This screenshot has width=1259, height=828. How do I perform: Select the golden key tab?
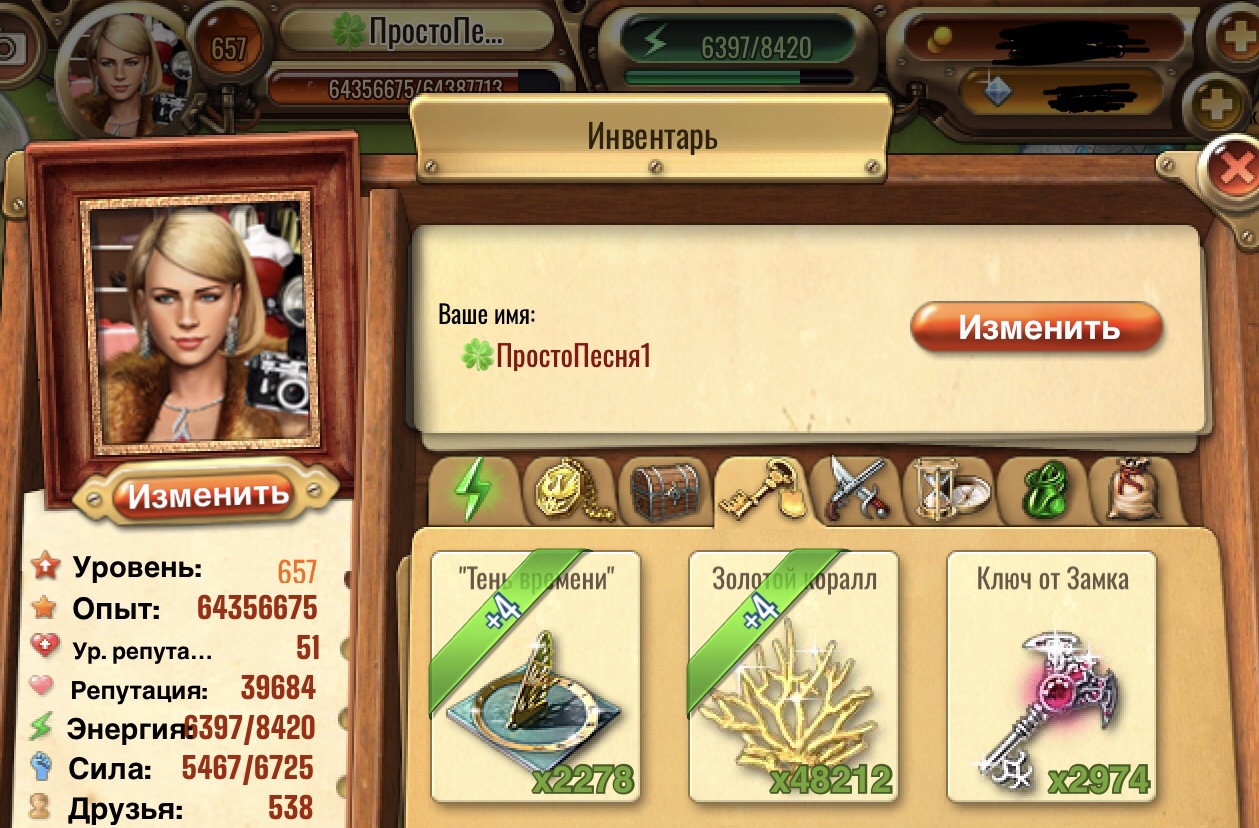(761, 490)
